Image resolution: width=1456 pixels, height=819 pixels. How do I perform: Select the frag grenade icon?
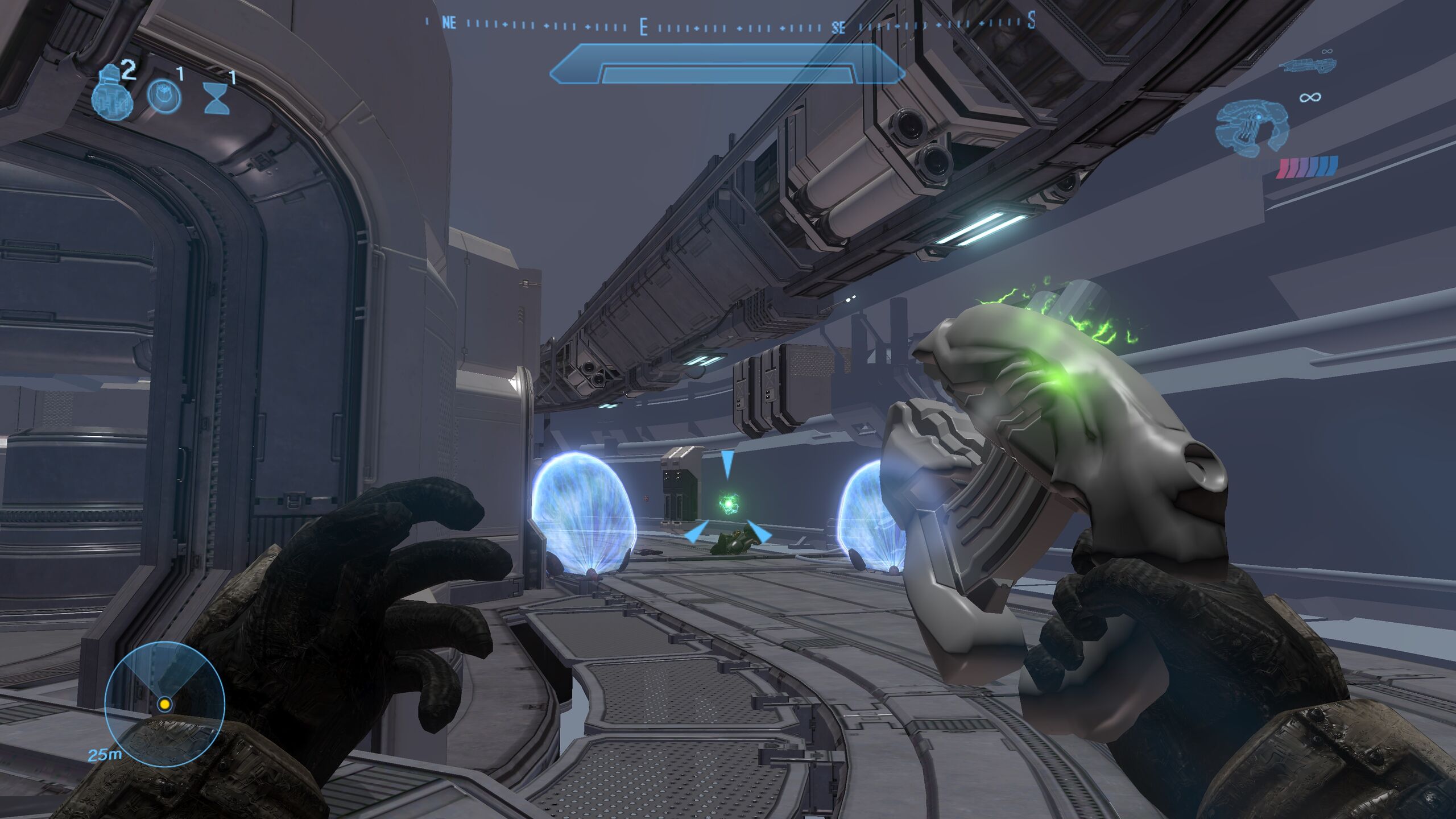(111, 94)
